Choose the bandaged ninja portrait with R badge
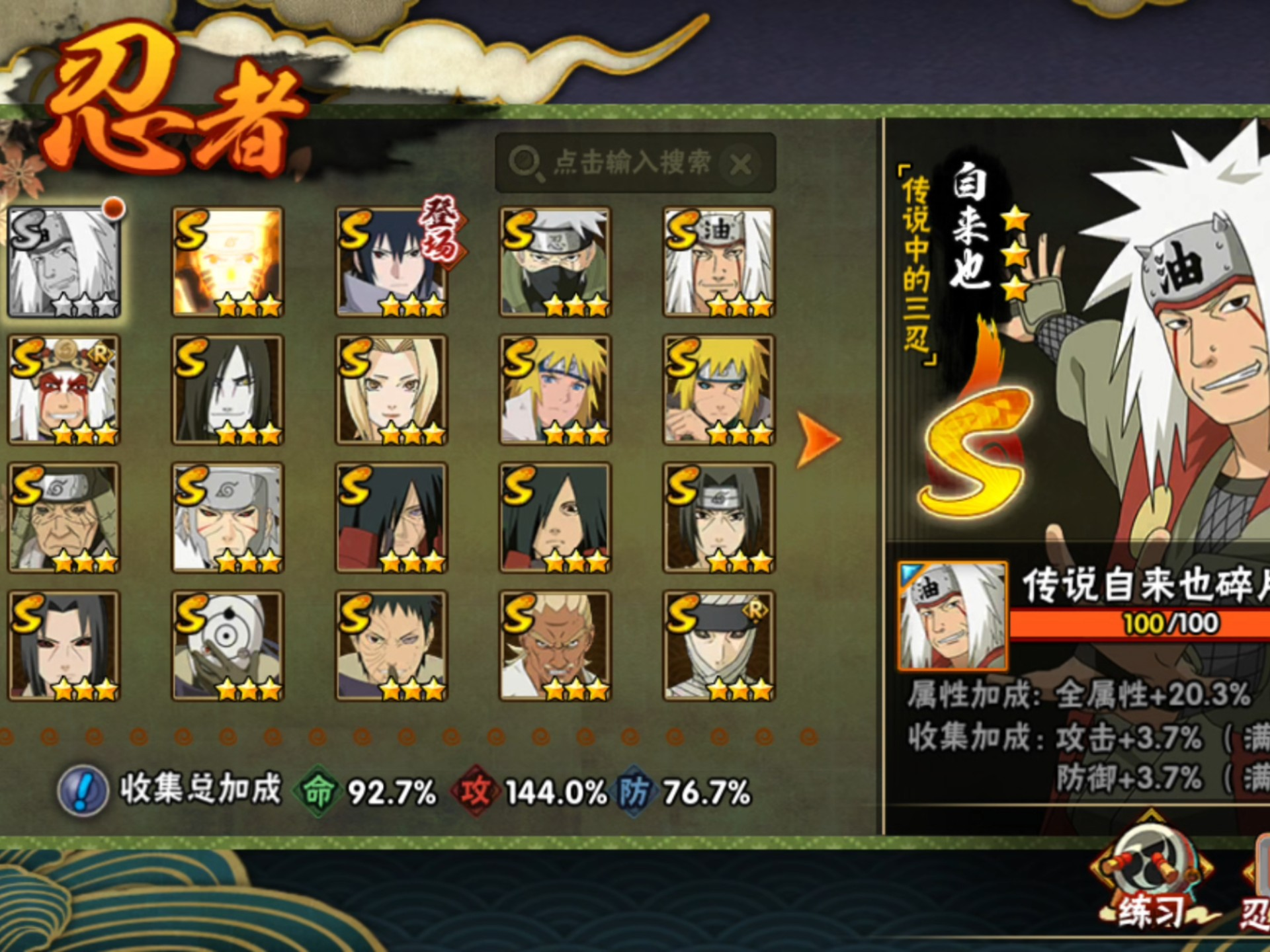The image size is (1270, 952). coord(719,645)
